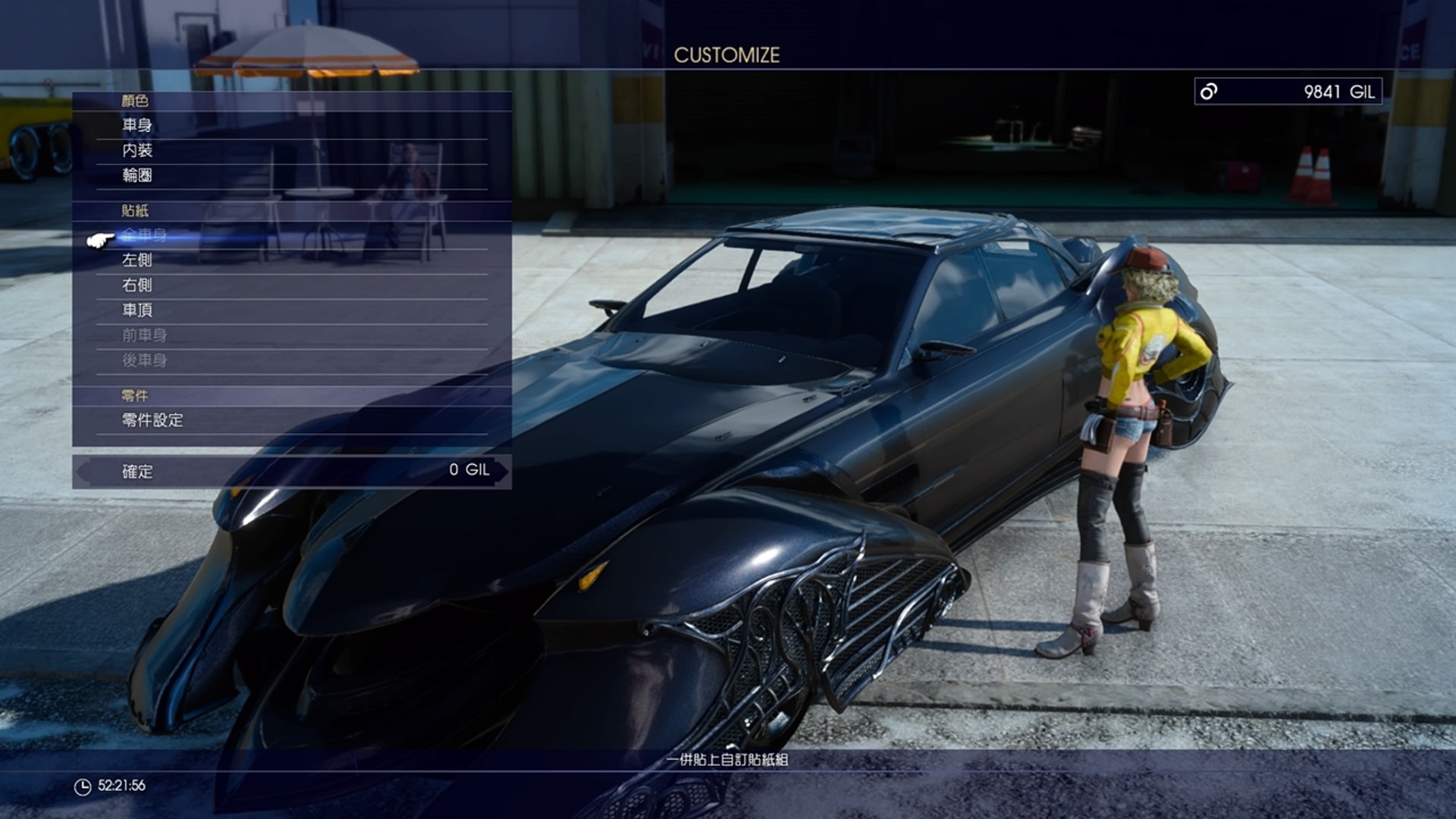Open 輪圈 wheel color options
This screenshot has width=1456, height=819.
point(138,175)
